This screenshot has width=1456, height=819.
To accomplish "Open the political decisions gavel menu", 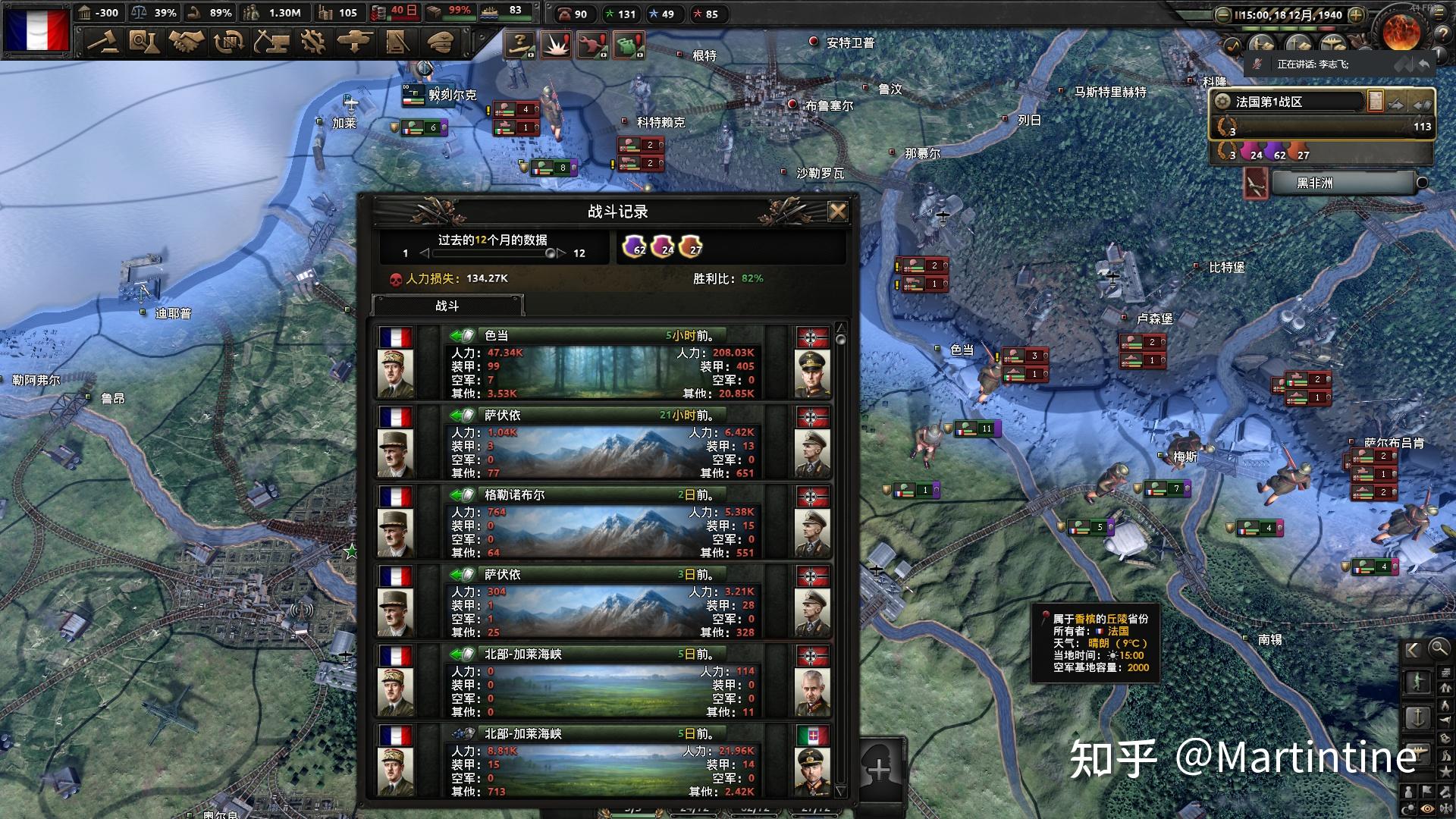I will coord(102,42).
